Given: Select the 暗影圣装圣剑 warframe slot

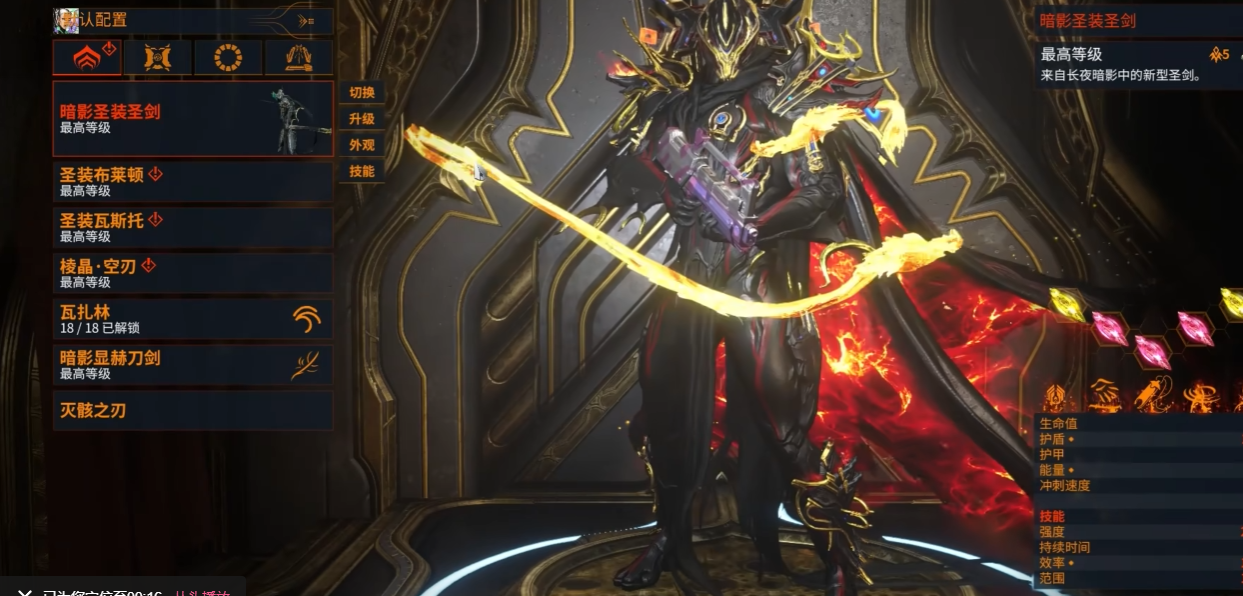Looking at the screenshot, I should point(192,119).
